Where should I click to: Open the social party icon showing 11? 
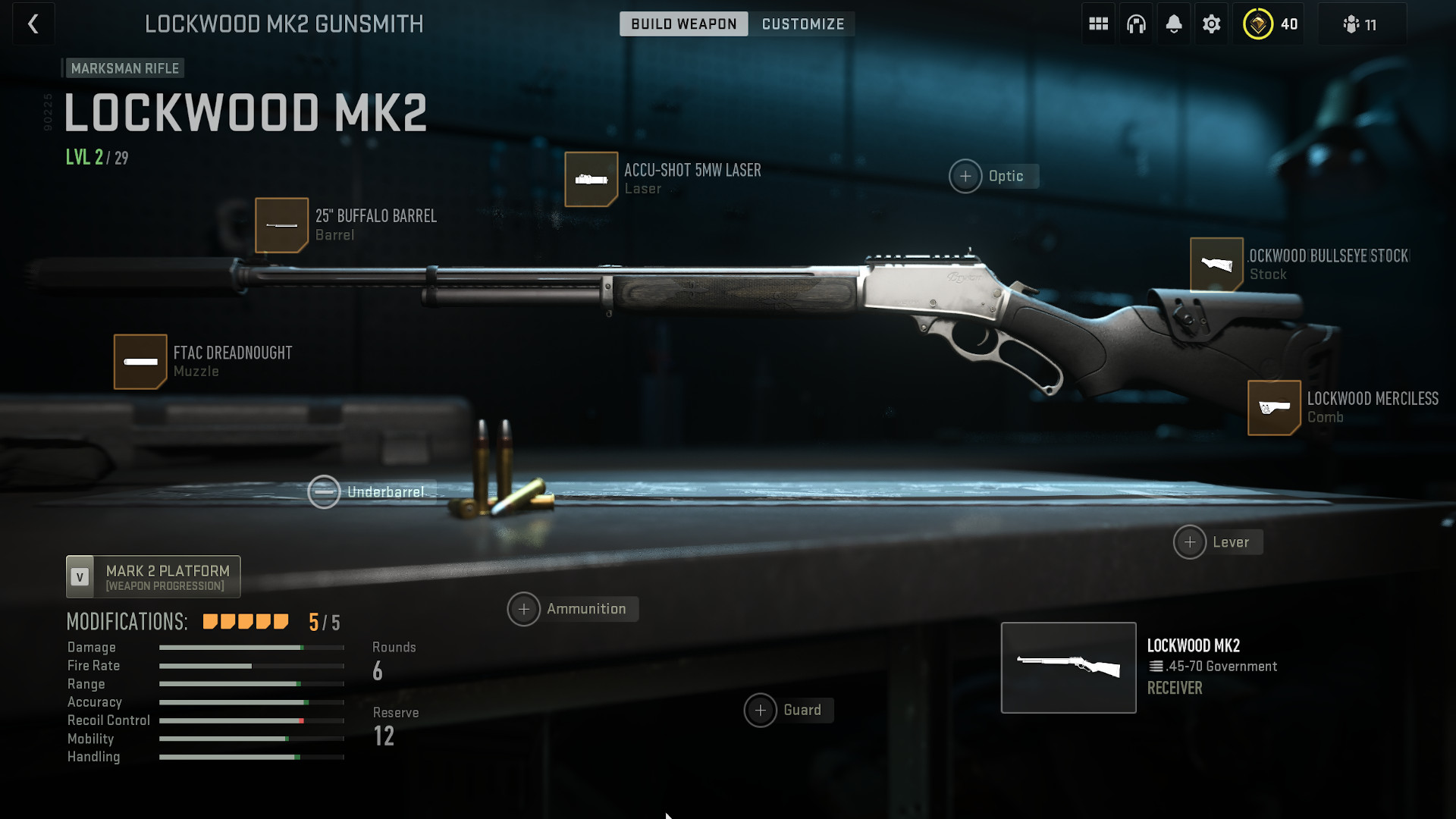pos(1361,24)
